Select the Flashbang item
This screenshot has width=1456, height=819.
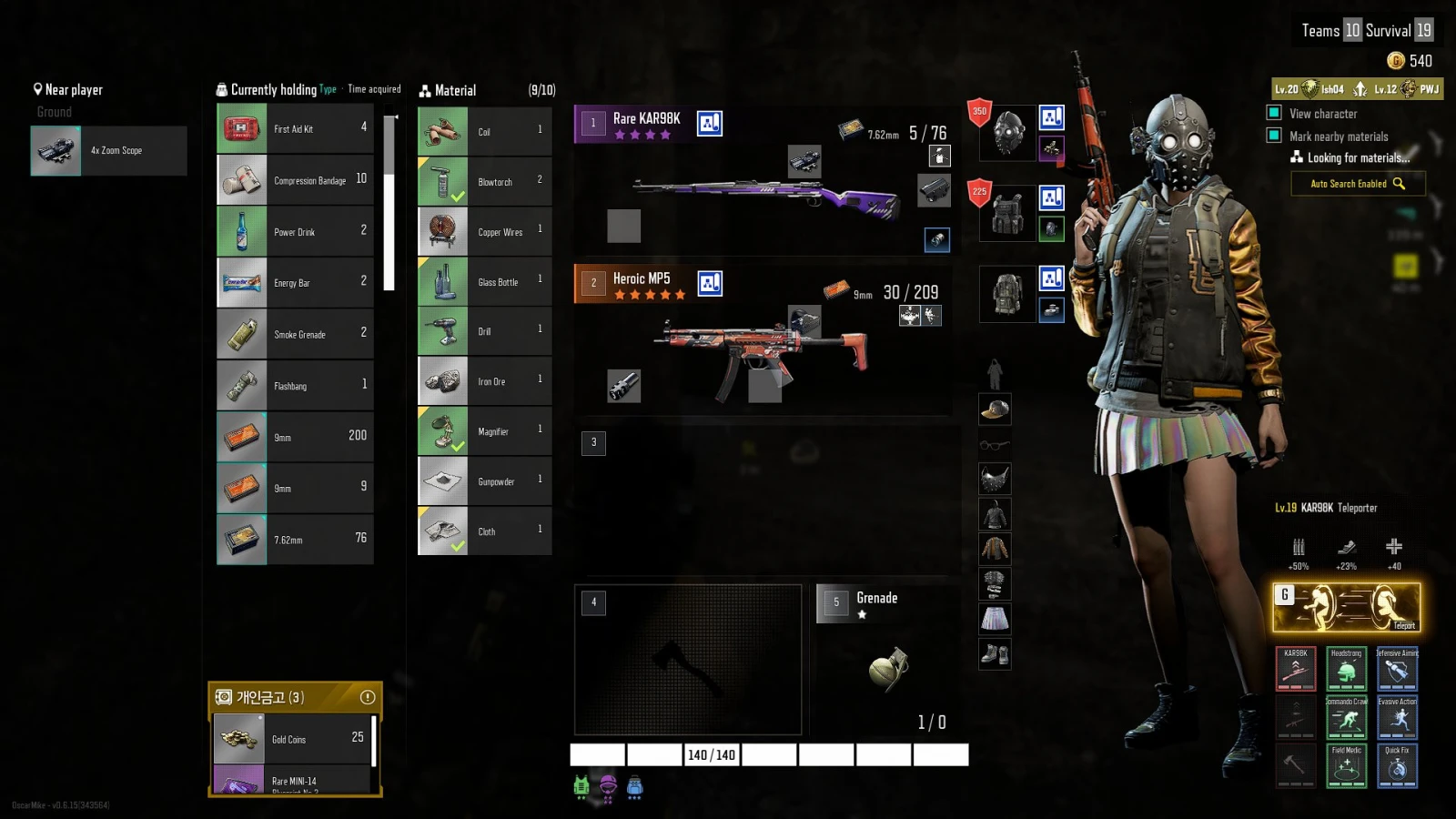coord(295,386)
